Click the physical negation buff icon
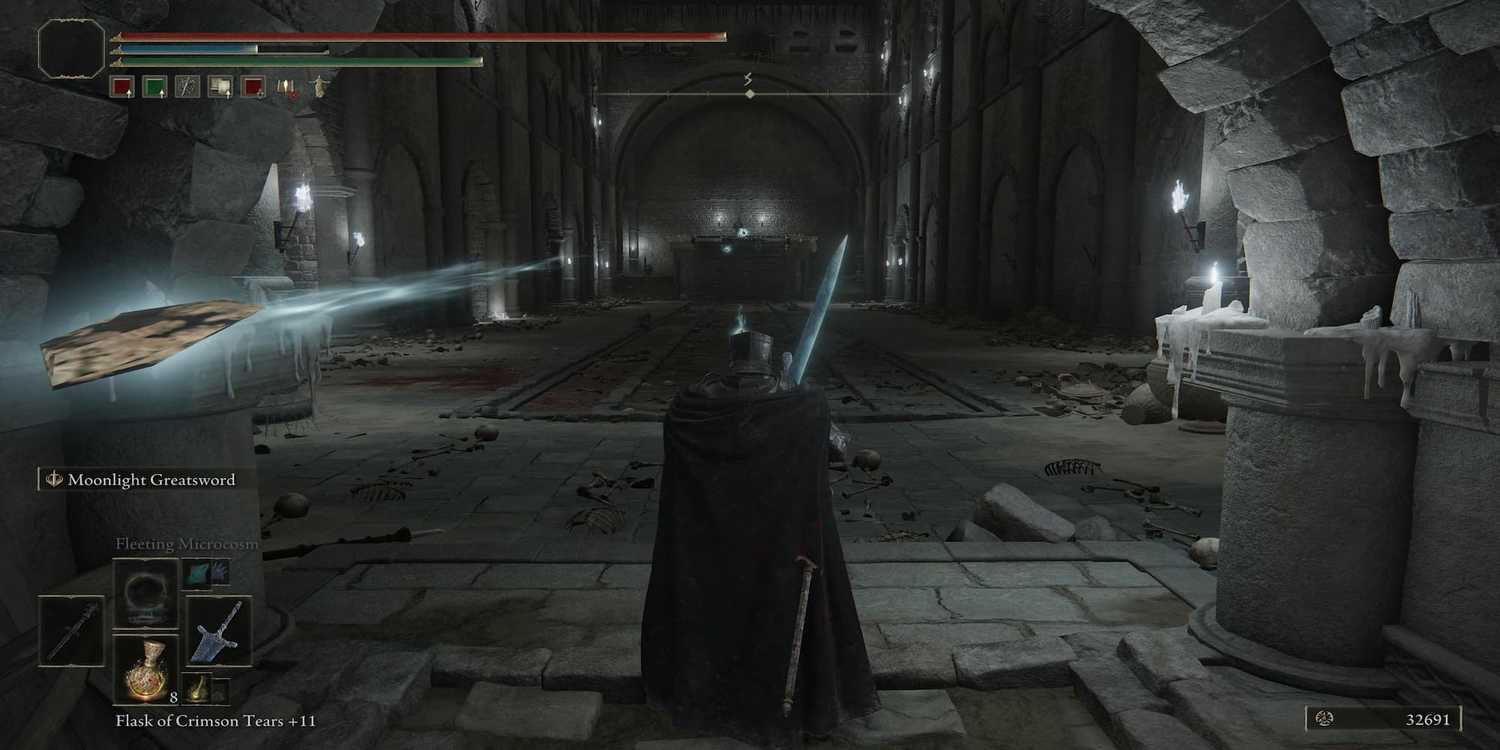The width and height of the screenshot is (1500, 750). [x=220, y=86]
